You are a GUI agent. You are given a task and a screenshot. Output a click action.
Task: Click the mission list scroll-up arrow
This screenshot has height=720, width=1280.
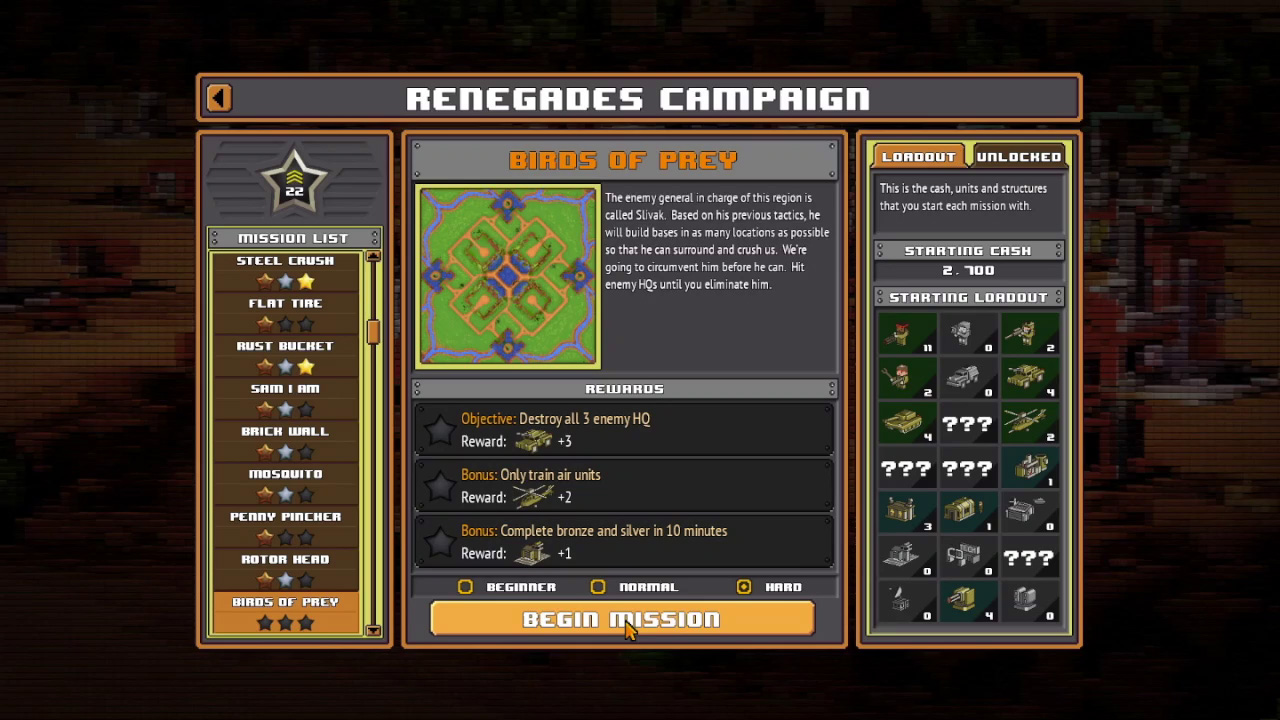(x=373, y=256)
